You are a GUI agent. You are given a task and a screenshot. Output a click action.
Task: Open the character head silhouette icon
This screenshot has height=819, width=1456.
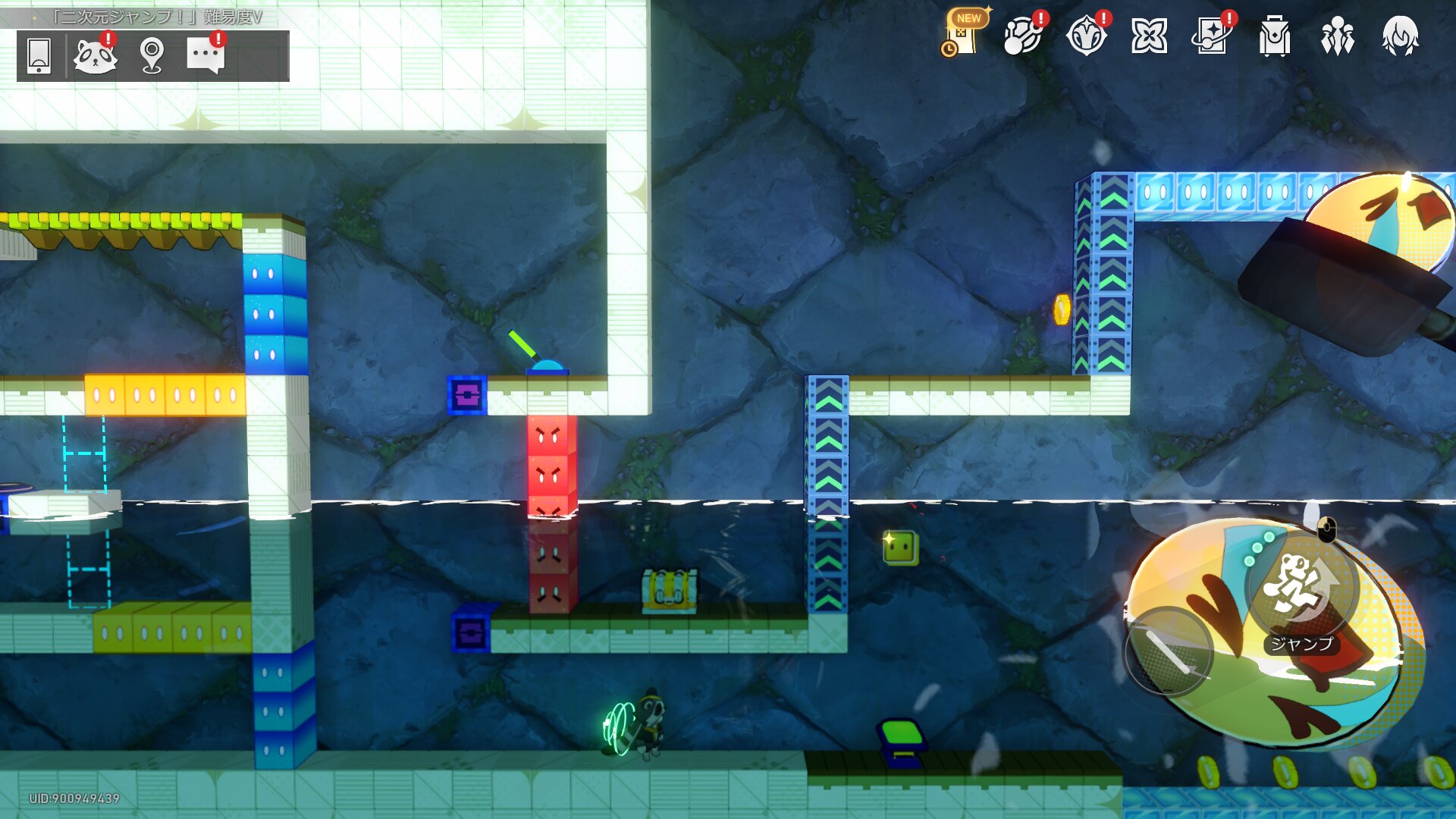(x=1400, y=36)
